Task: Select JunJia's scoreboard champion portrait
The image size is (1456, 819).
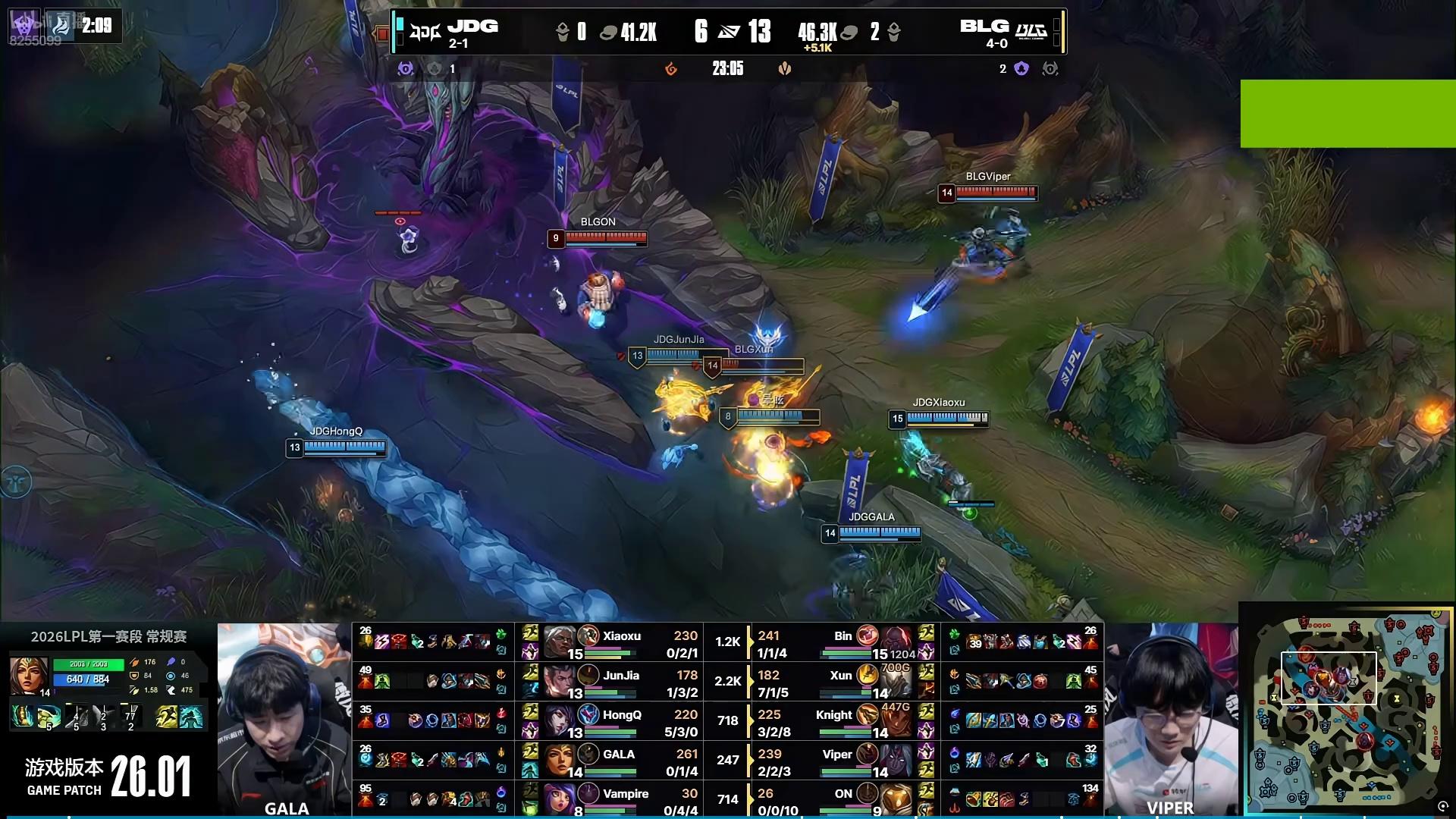Action: click(560, 682)
